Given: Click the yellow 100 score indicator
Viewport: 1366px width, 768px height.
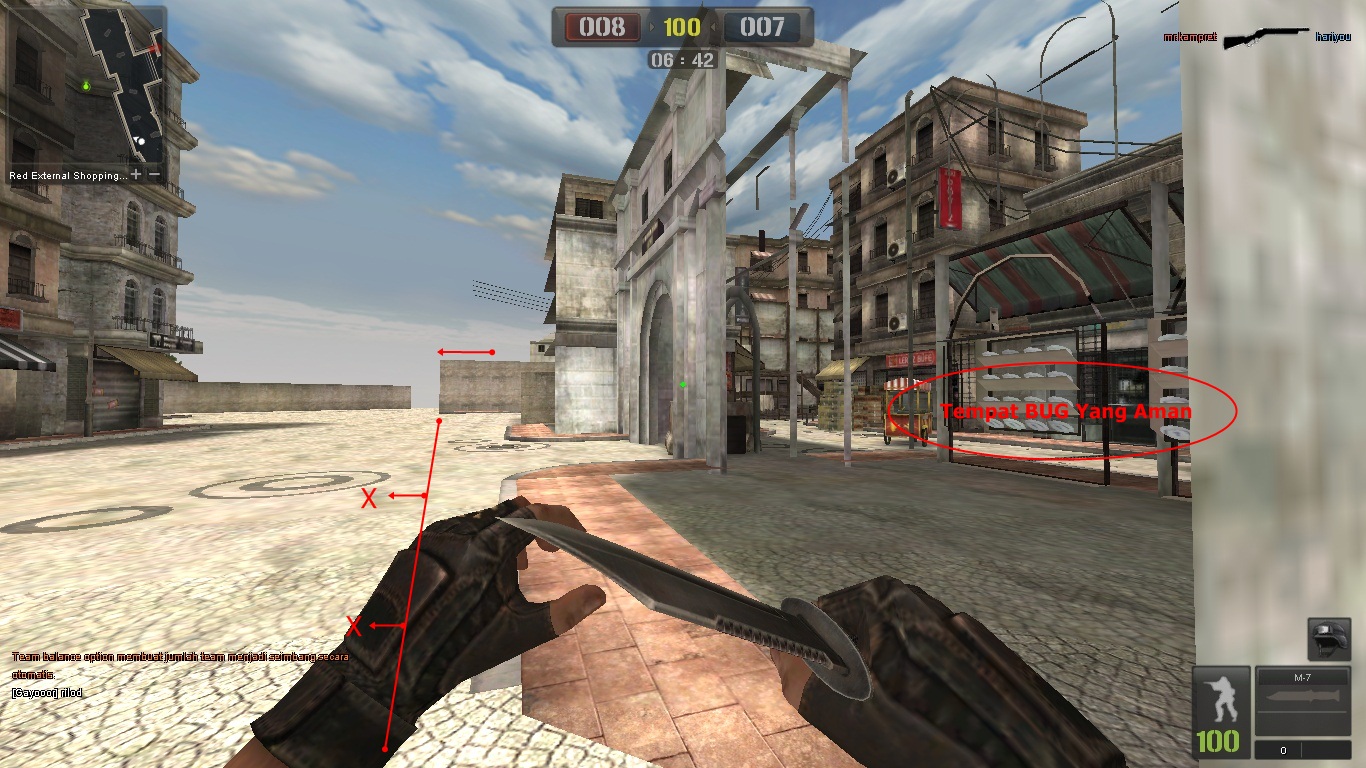Looking at the screenshot, I should [683, 27].
